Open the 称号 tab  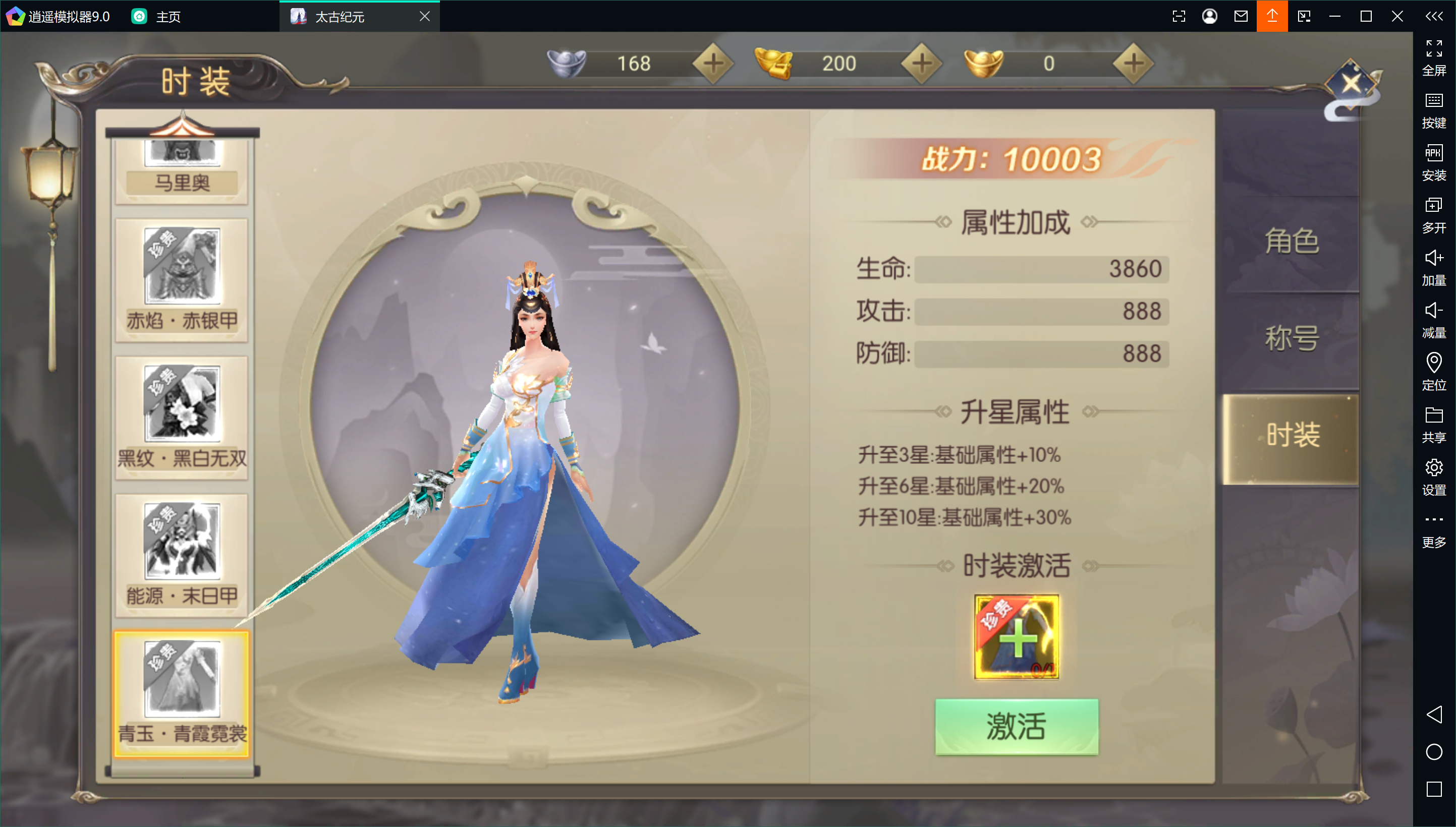[x=1291, y=338]
